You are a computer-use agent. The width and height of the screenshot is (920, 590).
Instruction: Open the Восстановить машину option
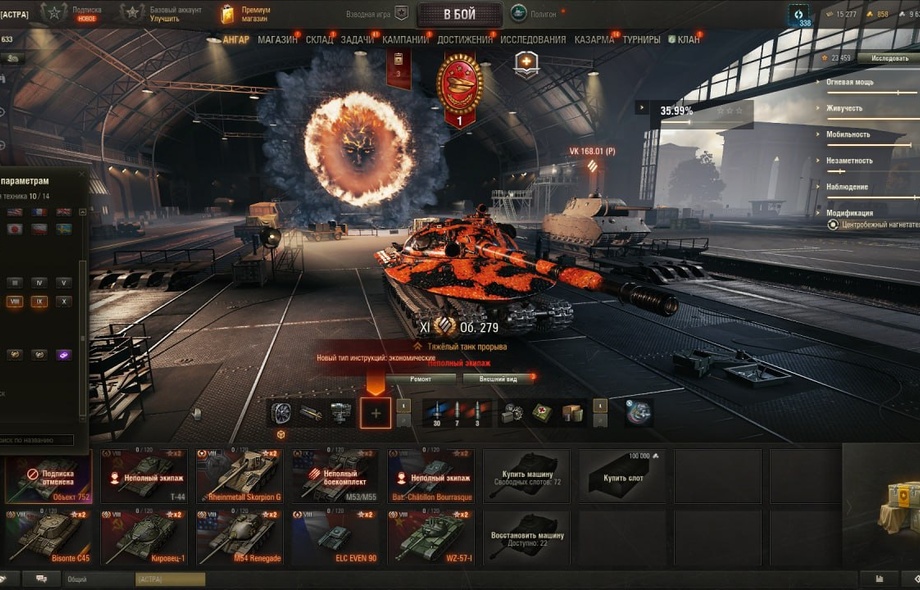[x=526, y=536]
